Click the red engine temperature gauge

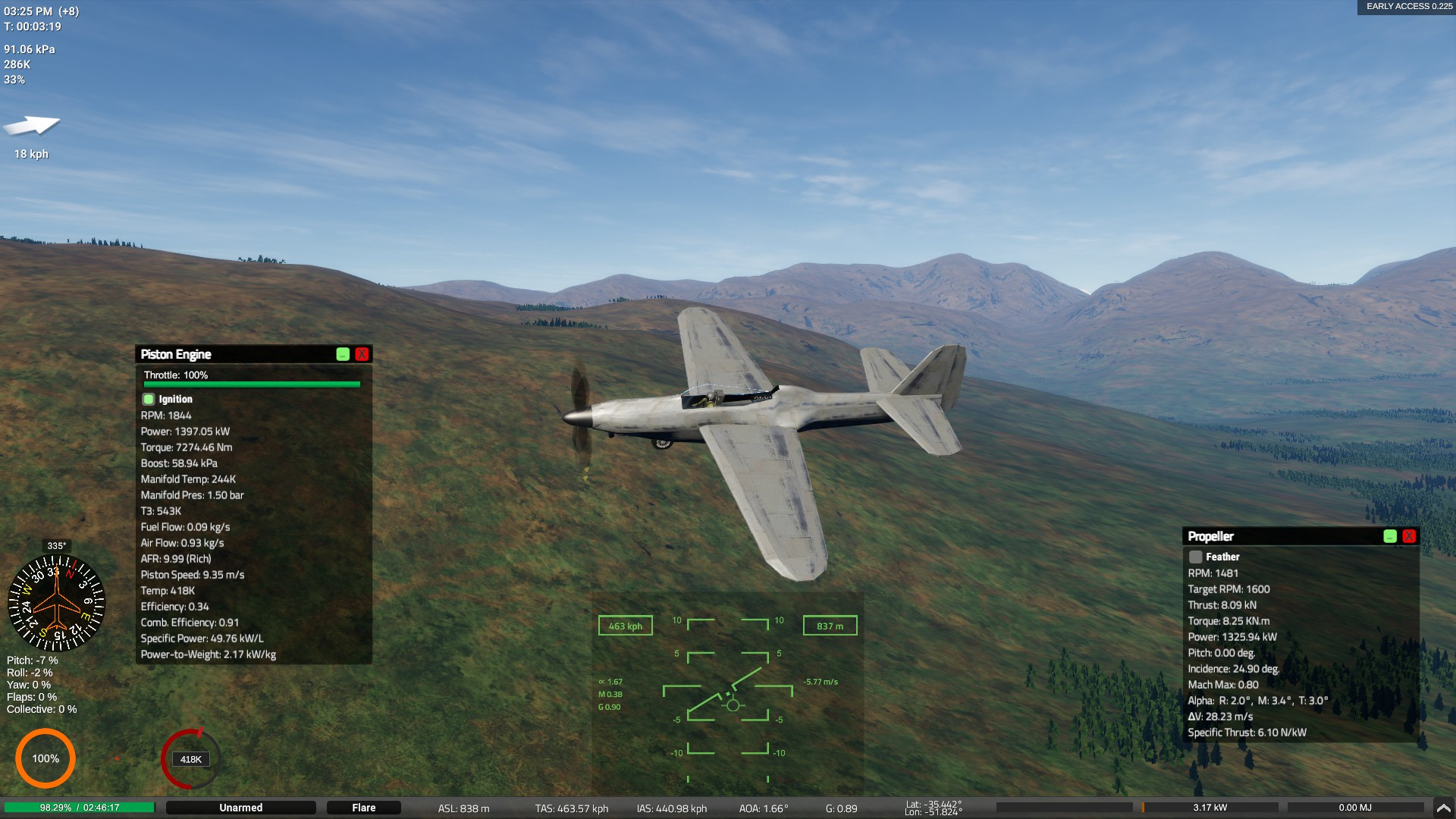[x=190, y=758]
